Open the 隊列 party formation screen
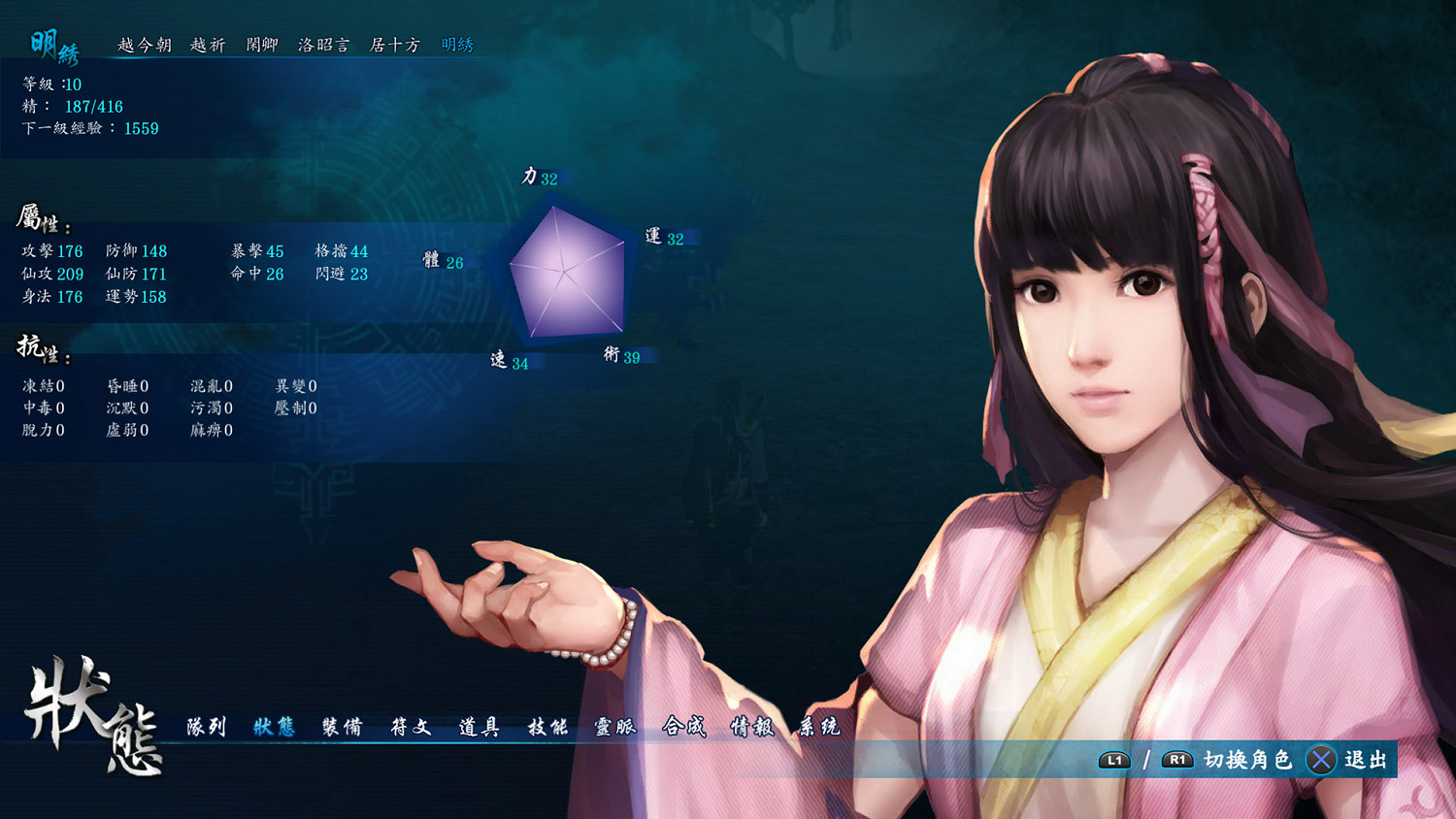The height and width of the screenshot is (819, 1456). click(208, 727)
